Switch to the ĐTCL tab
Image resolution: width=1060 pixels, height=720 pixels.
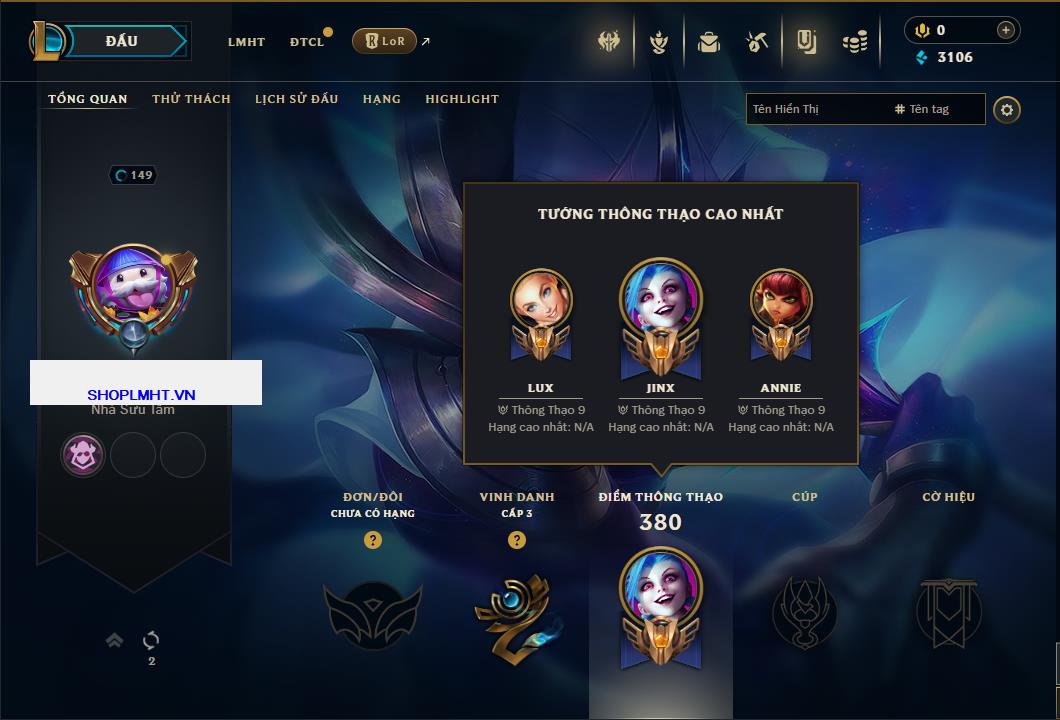[x=307, y=42]
